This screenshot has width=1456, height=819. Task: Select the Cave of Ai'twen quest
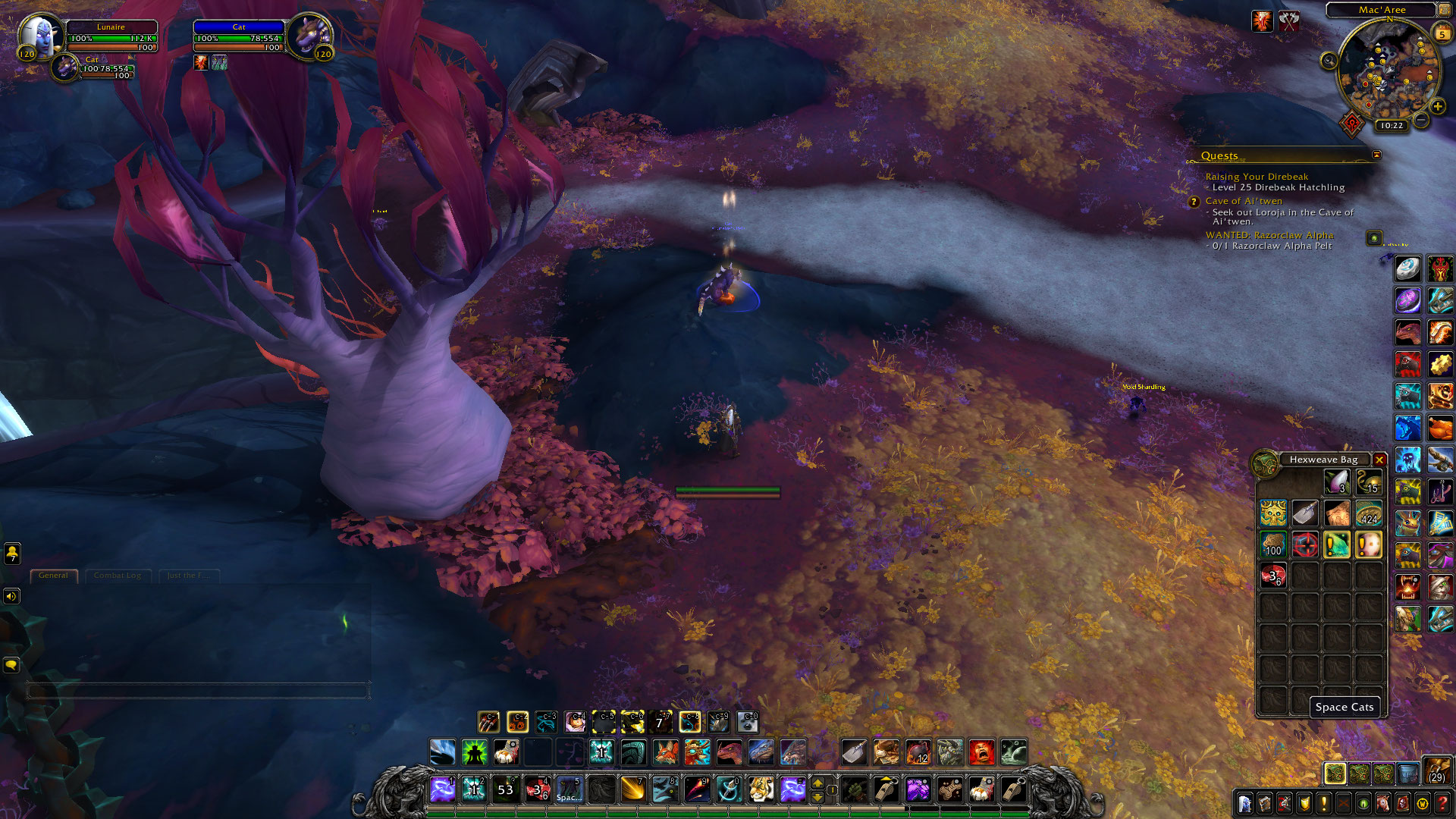(1244, 201)
